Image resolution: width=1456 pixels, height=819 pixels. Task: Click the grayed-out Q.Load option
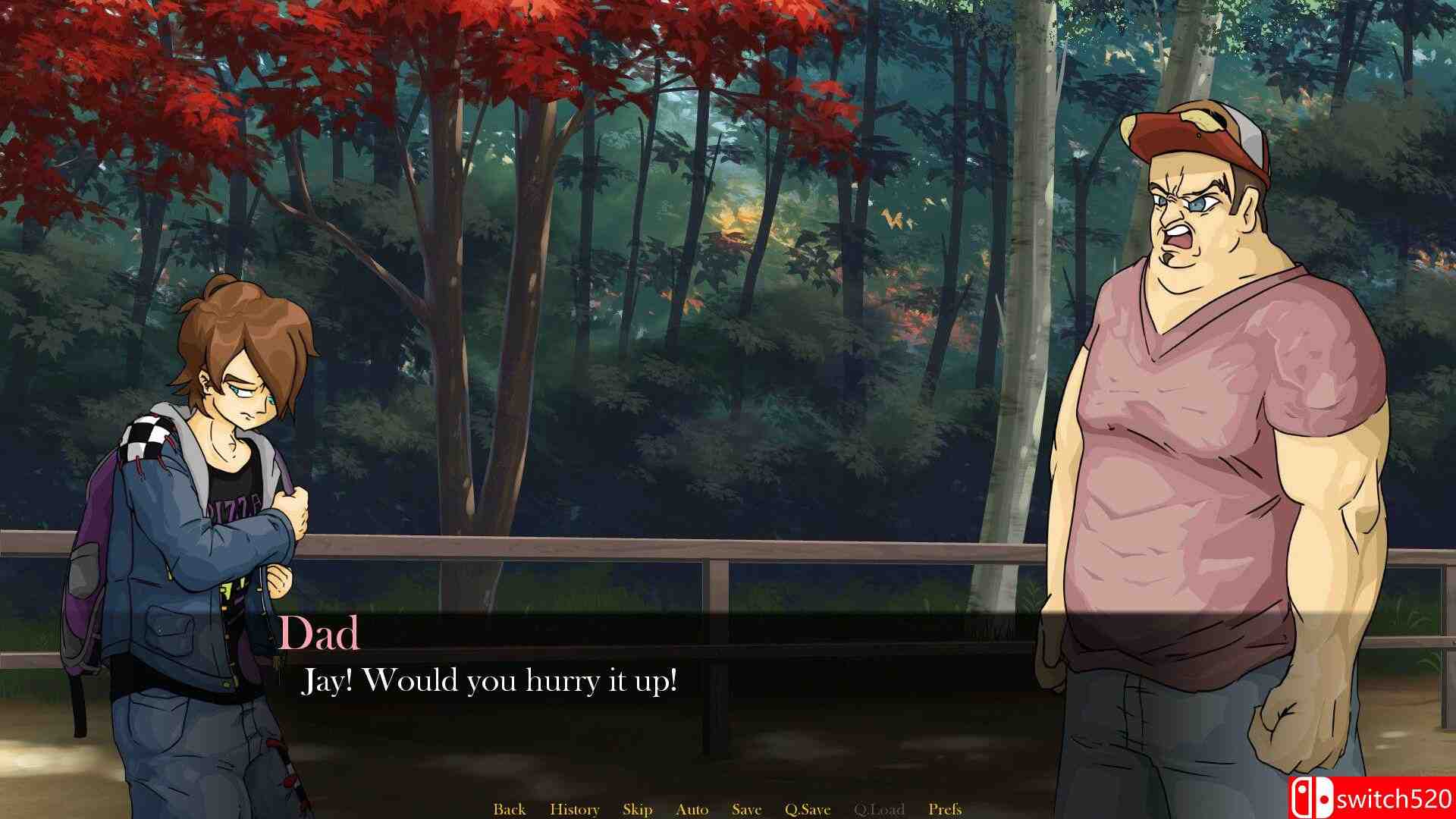click(880, 808)
